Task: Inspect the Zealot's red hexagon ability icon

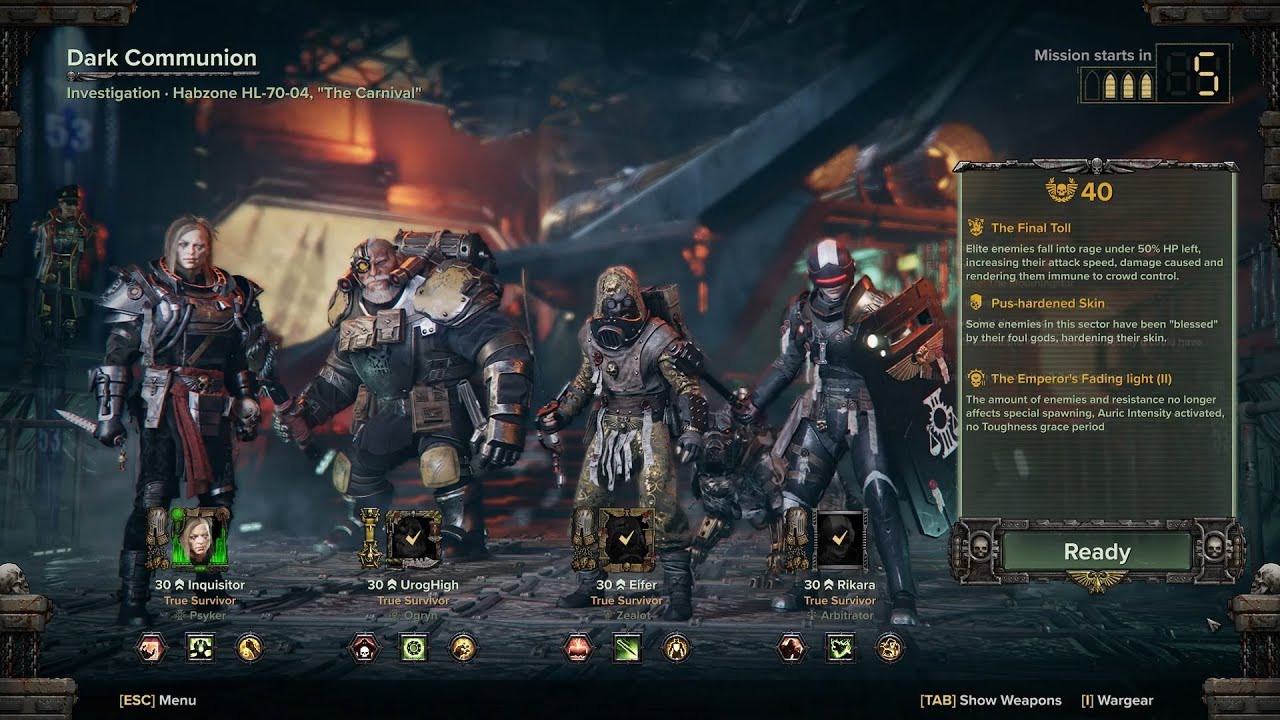Action: (x=578, y=648)
